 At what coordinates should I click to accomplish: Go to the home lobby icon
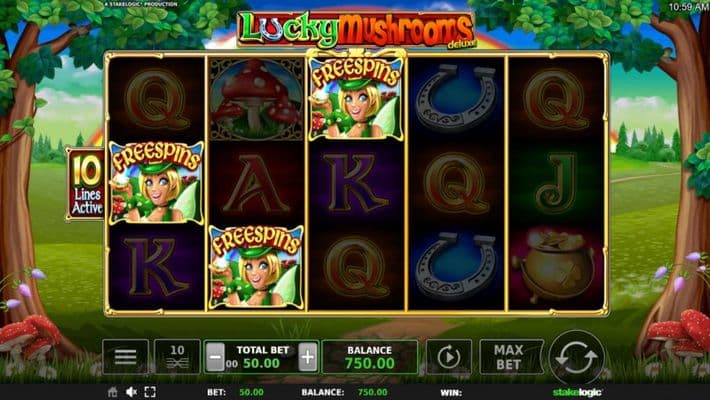pos(112,392)
